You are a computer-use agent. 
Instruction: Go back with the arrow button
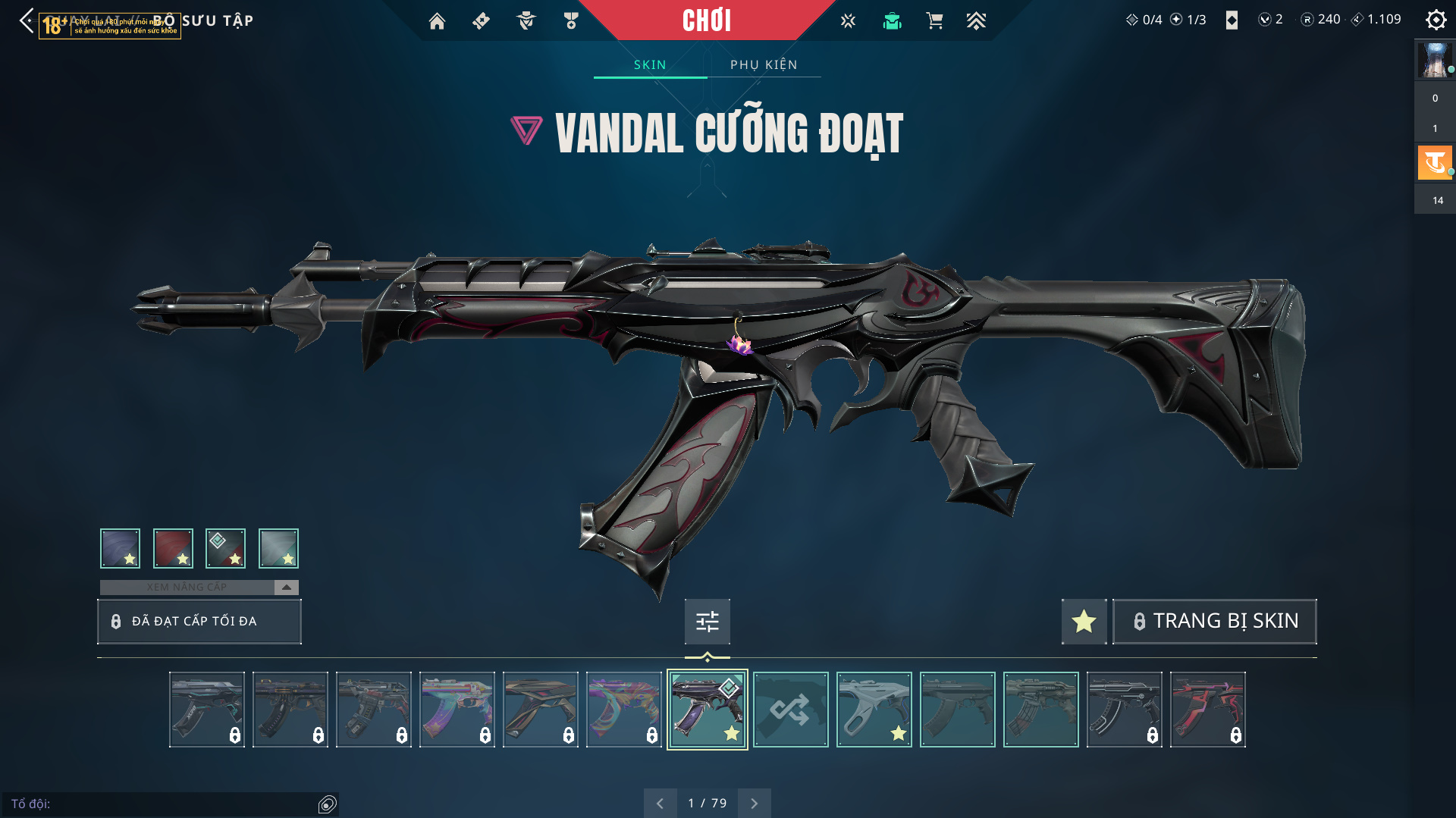click(x=27, y=20)
